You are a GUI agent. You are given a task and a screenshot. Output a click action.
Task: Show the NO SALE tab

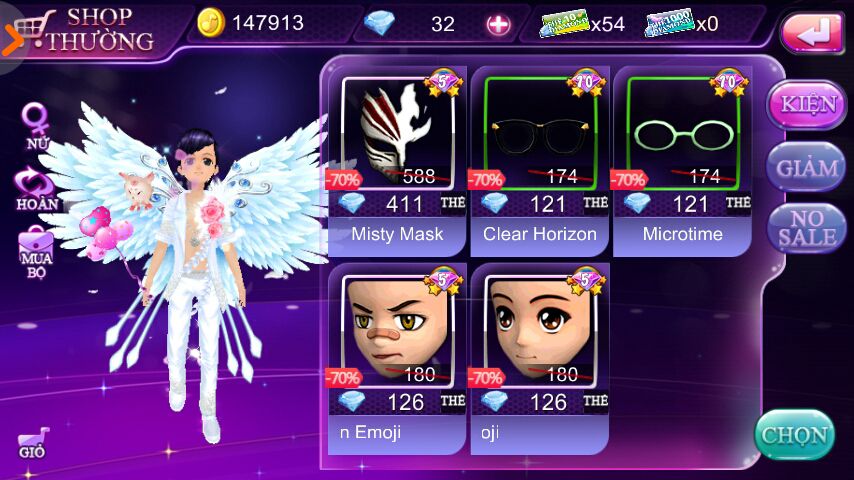806,228
